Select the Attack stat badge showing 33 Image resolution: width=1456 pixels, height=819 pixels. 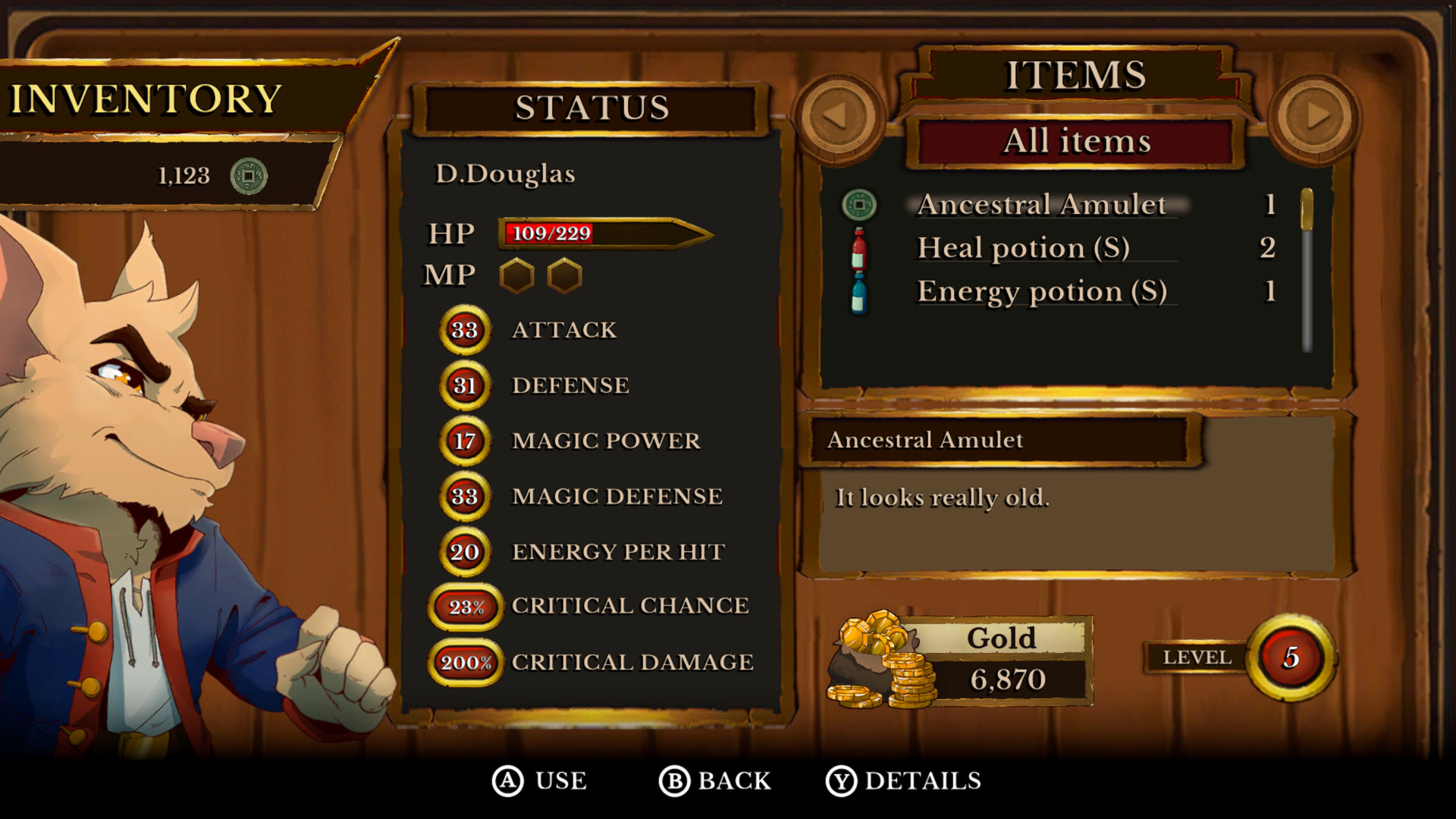click(464, 330)
